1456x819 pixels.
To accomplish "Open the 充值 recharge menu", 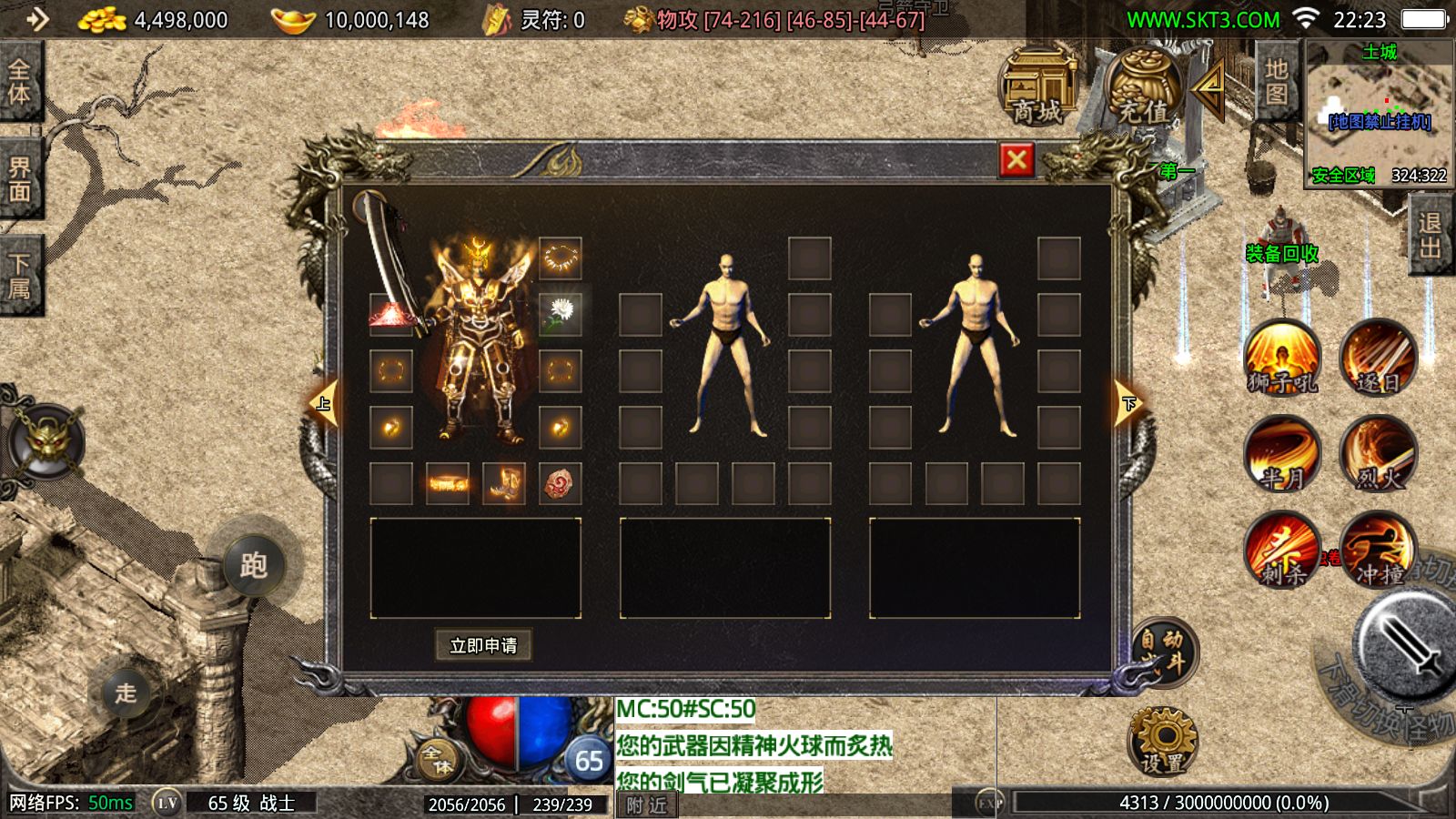I will [x=1143, y=87].
